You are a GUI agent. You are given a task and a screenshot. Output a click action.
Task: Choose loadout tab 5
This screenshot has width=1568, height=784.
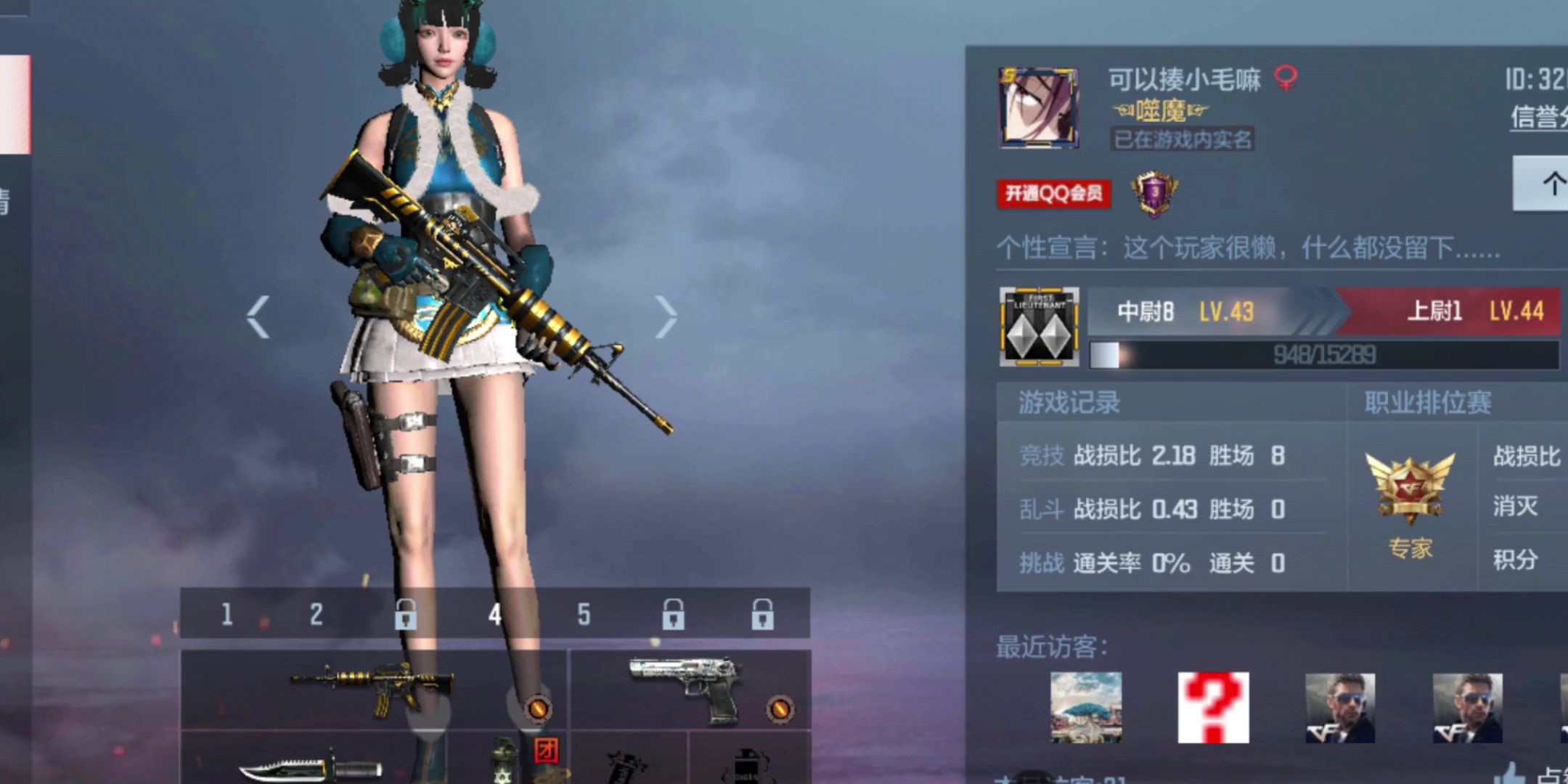(584, 615)
